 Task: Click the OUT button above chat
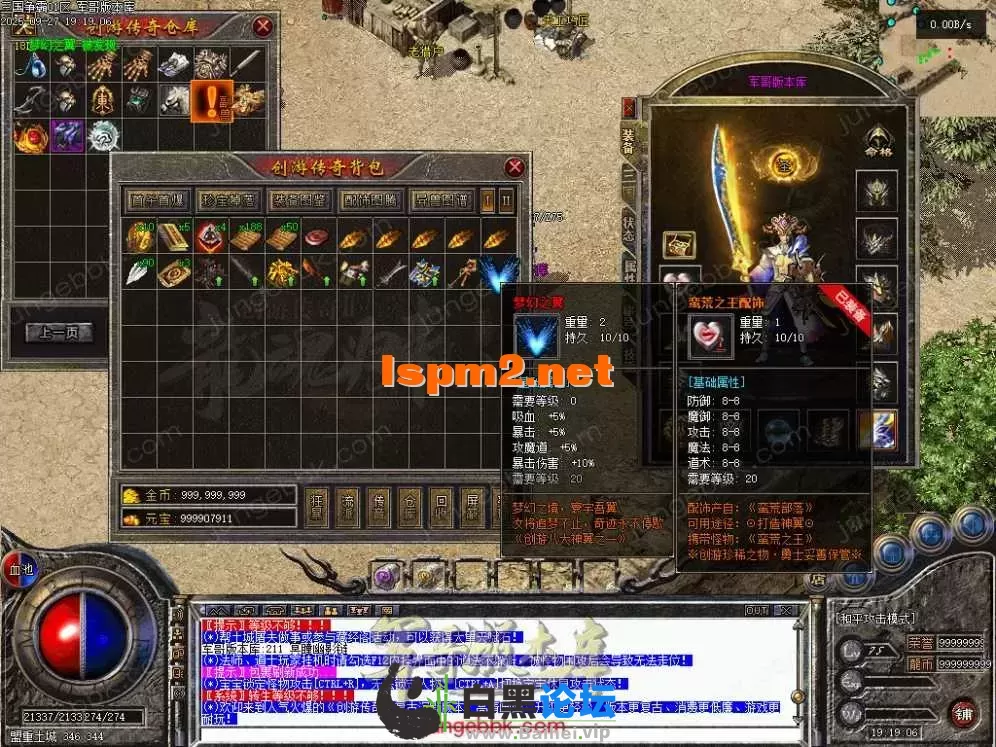[757, 610]
